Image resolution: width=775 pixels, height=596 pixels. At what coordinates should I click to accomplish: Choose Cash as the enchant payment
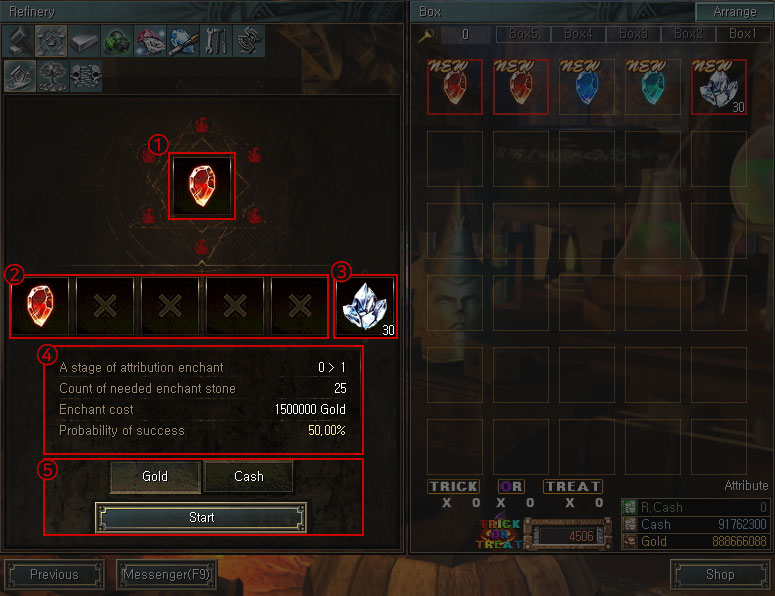[x=249, y=477]
